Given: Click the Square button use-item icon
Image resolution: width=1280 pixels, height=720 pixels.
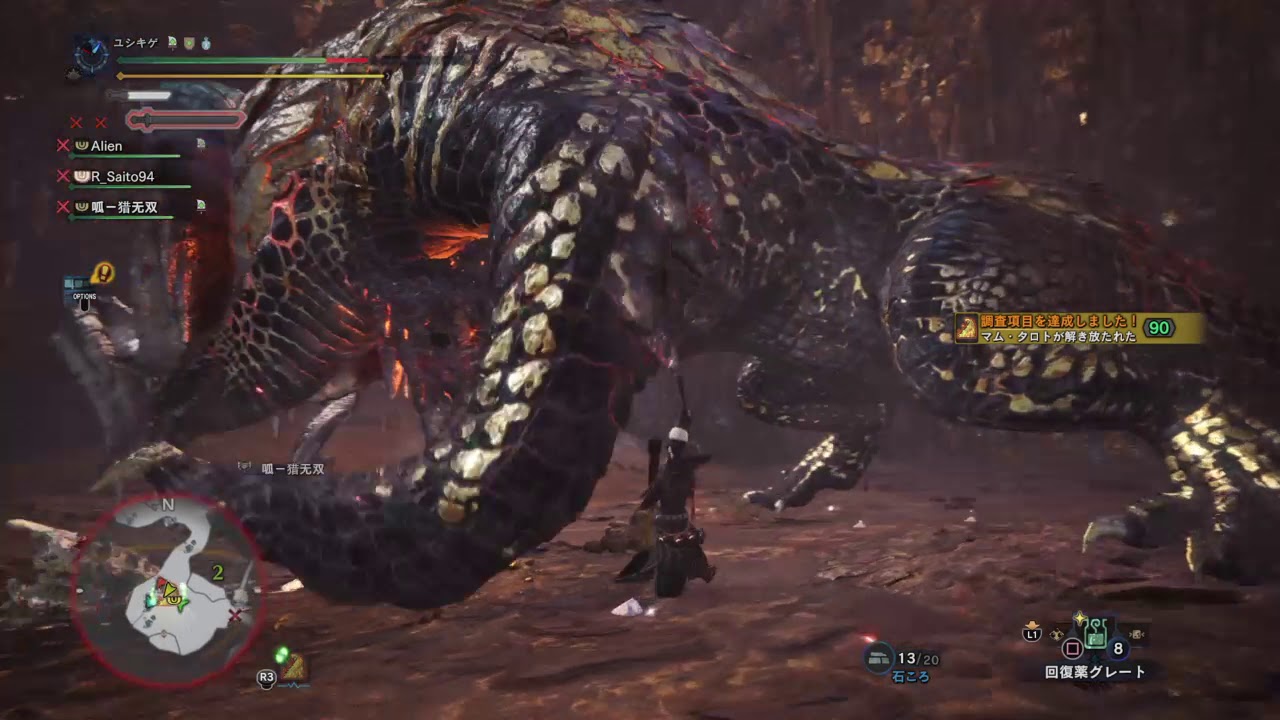Looking at the screenshot, I should (1073, 647).
